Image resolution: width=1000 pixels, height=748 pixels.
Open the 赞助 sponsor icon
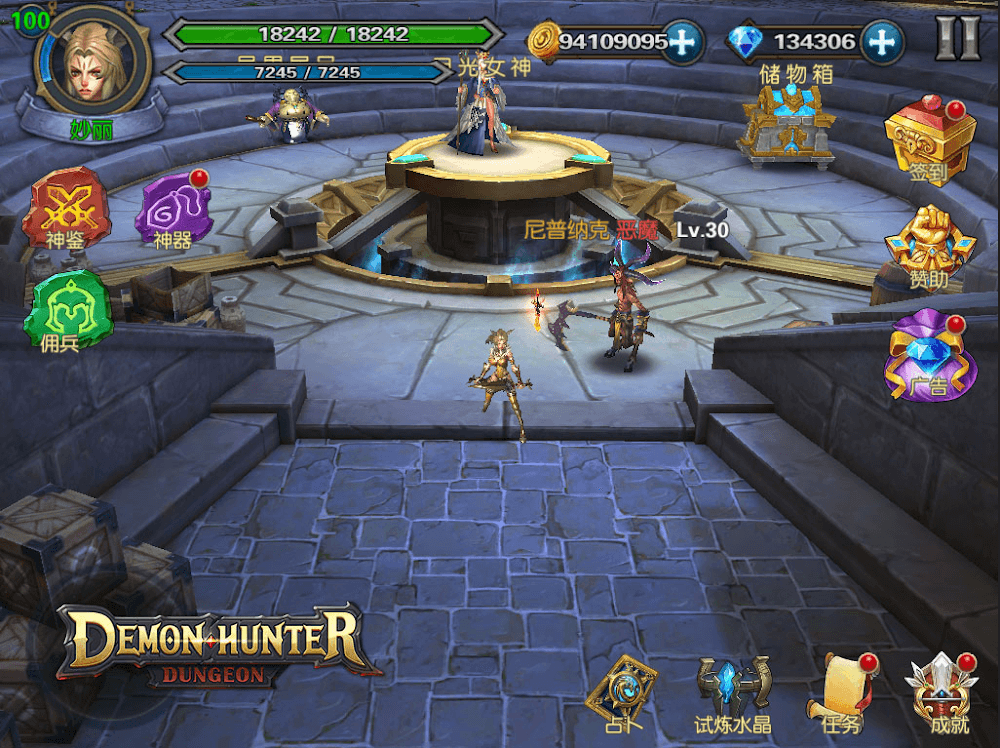pos(929,247)
